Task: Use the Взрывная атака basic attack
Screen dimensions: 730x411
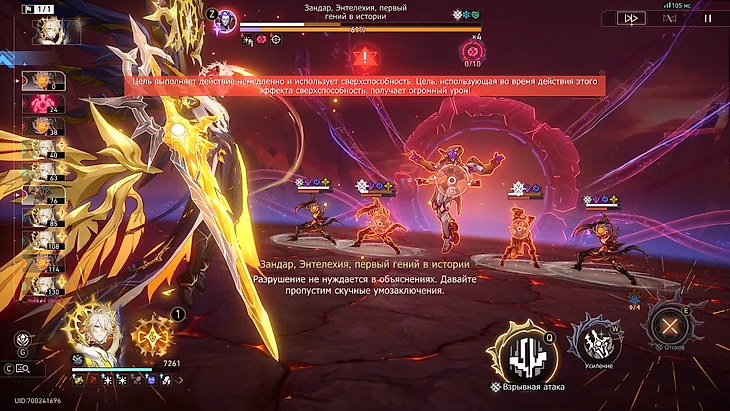Action: [x=520, y=352]
